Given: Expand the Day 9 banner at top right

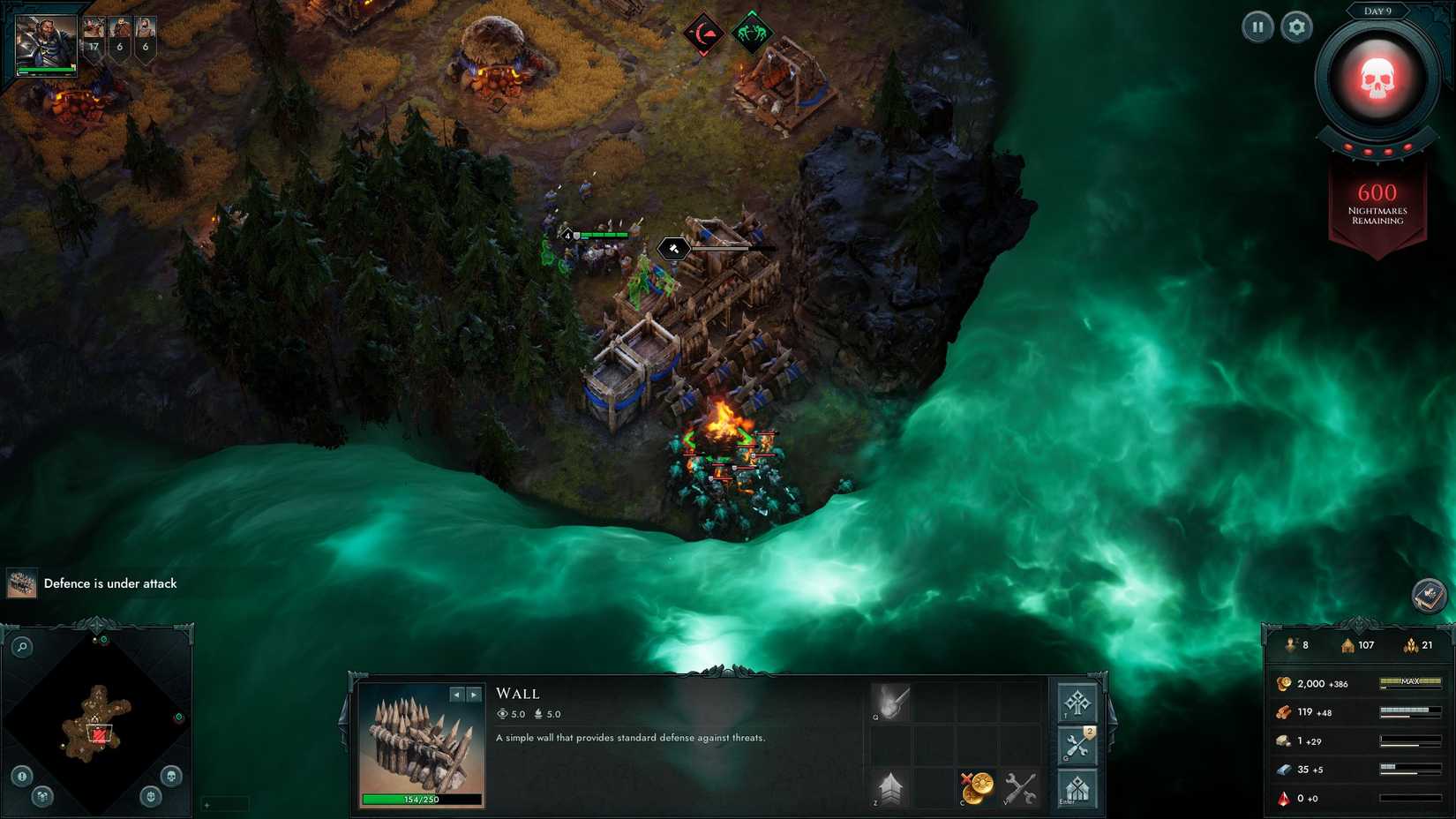Looking at the screenshot, I should click(1378, 12).
